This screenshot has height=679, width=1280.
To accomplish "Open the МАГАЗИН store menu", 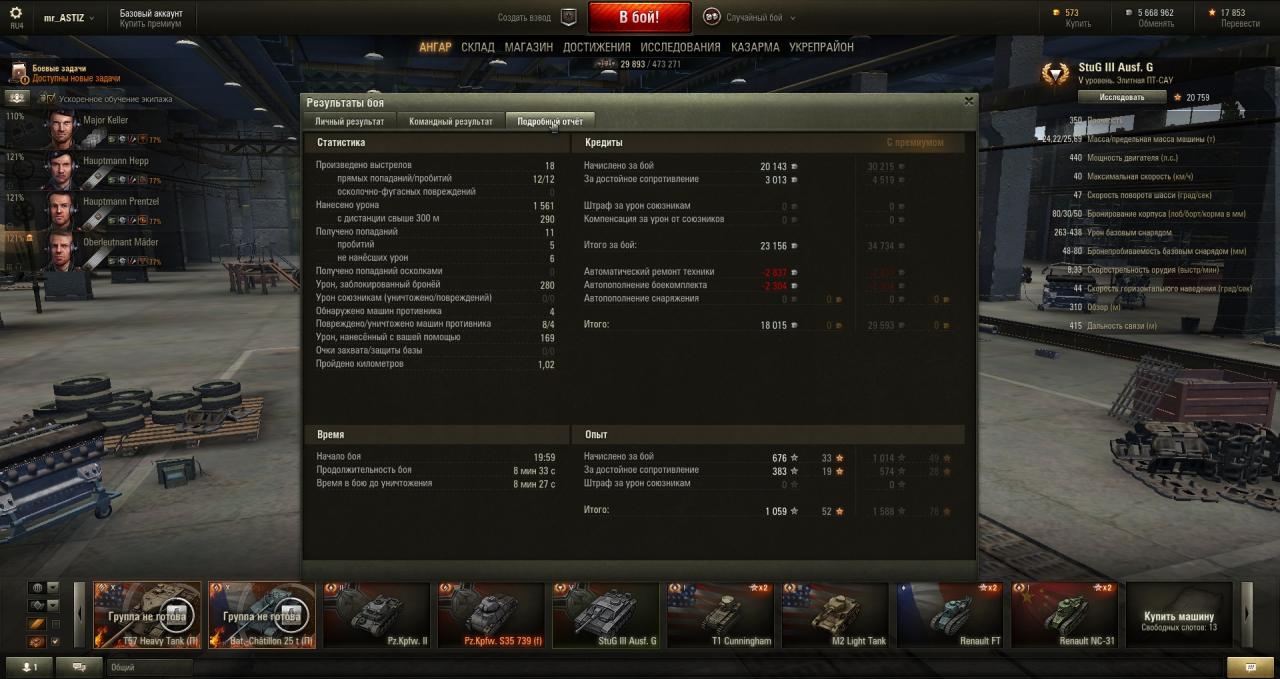I will coord(528,47).
